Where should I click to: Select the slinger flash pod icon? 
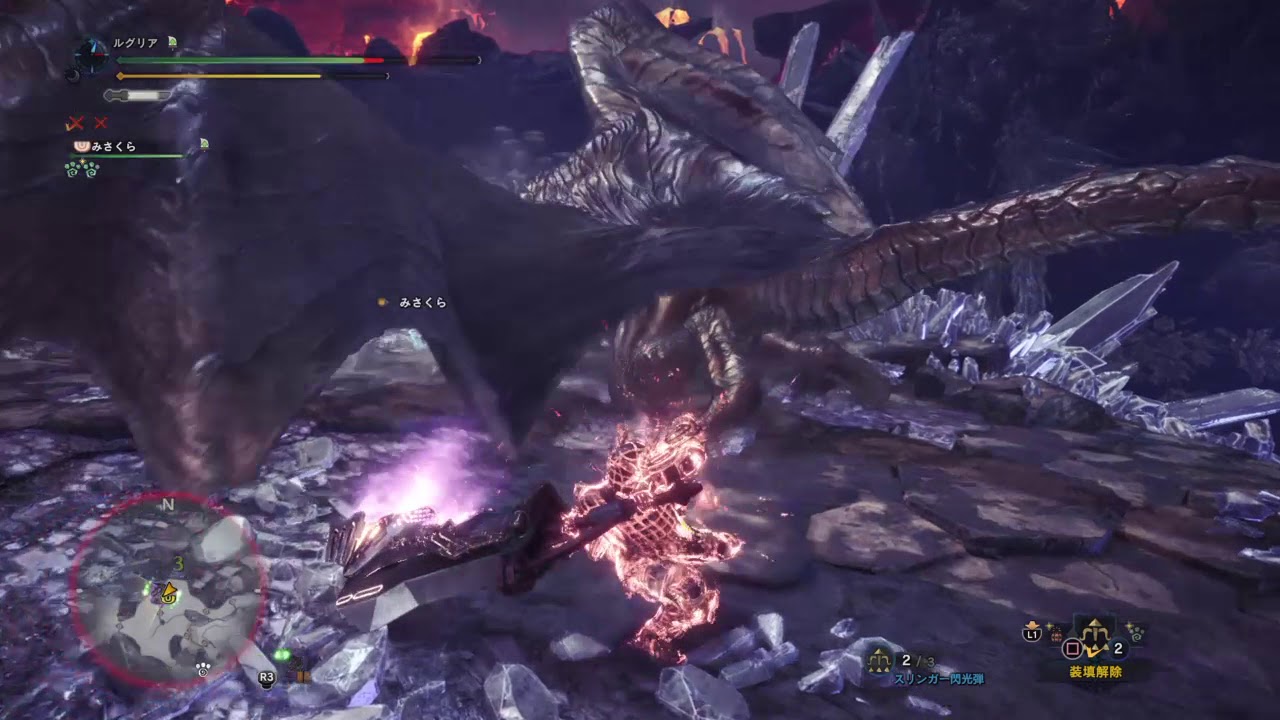click(x=879, y=660)
